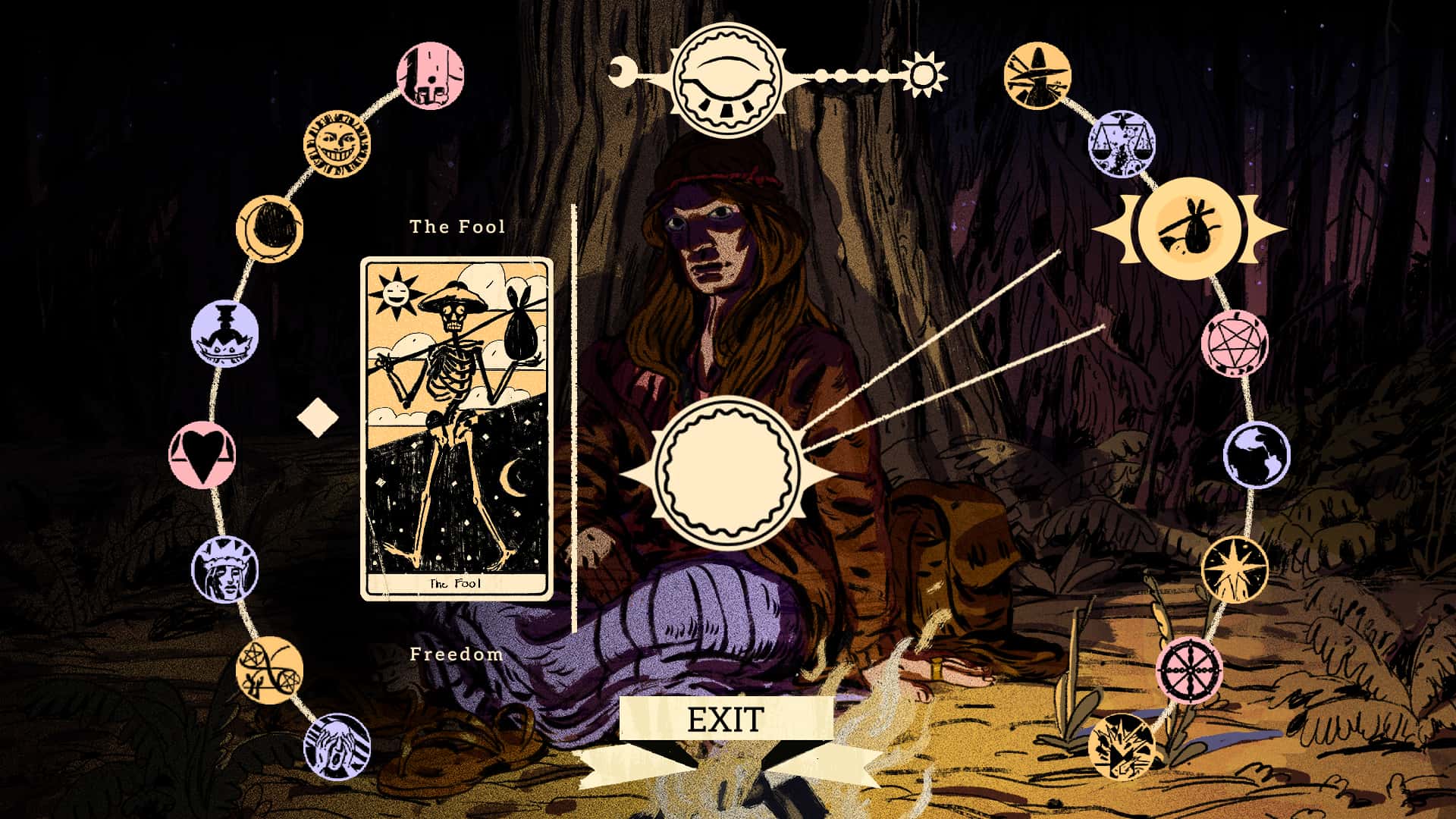Select the Hermit card icon

pyautogui.click(x=1039, y=76)
